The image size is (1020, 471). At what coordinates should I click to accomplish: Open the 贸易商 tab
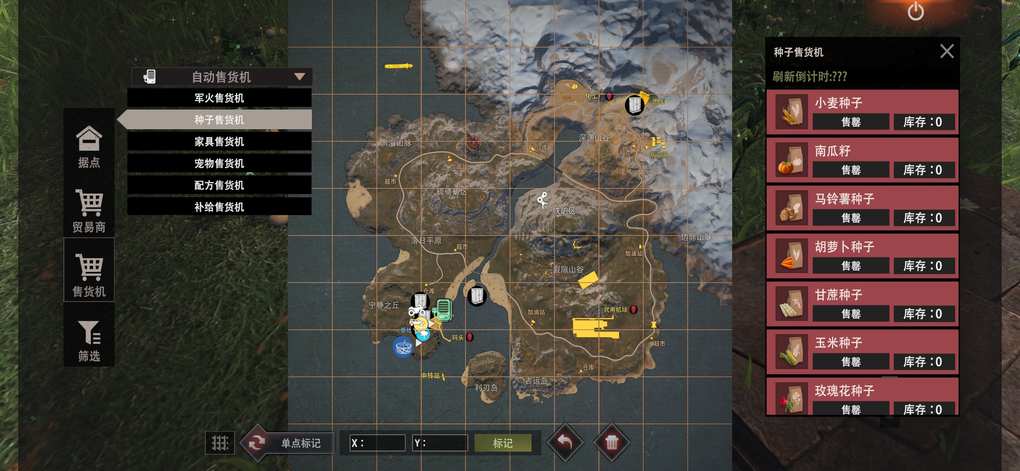click(x=89, y=210)
